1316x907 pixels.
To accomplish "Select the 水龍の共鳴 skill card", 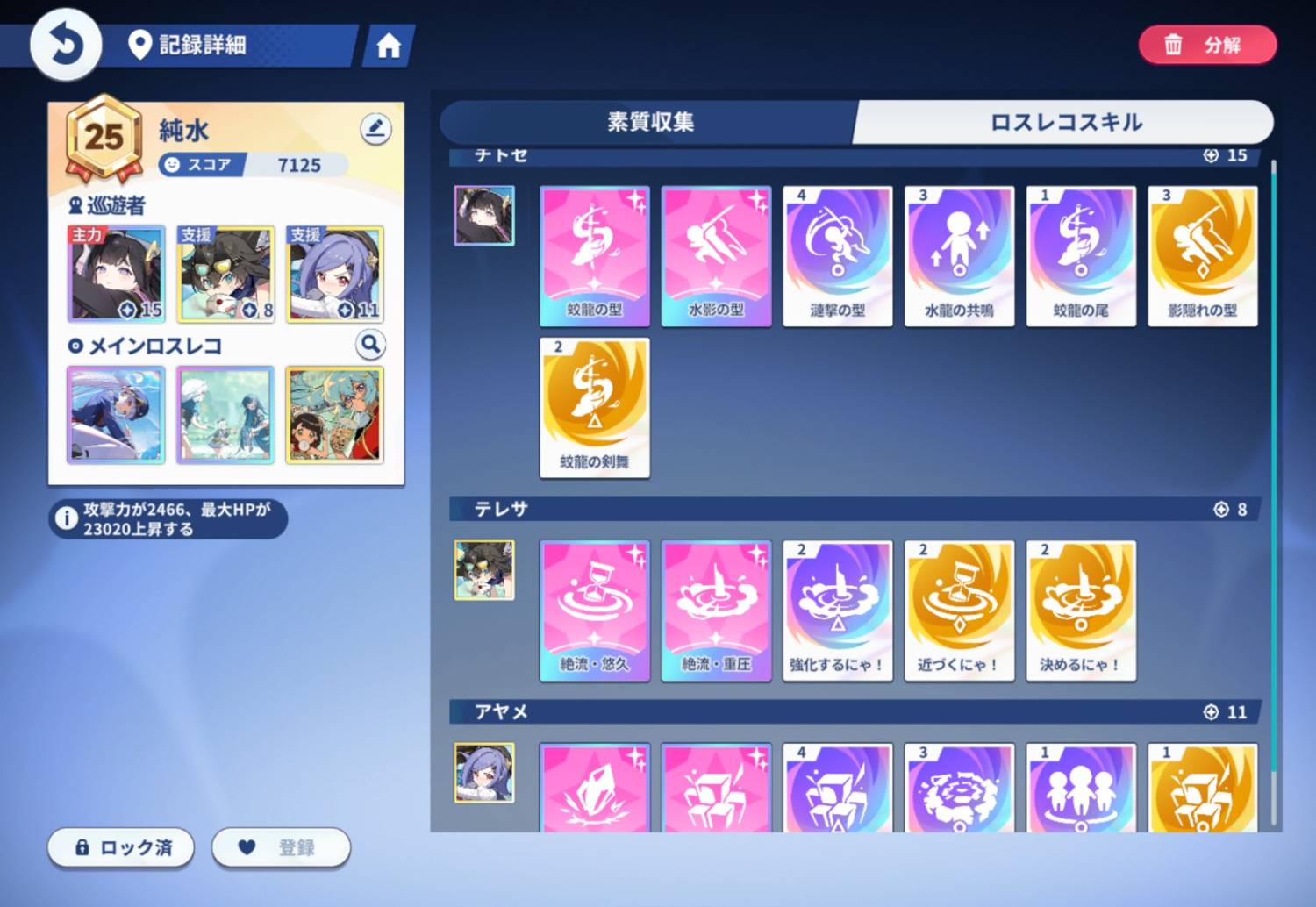I will (x=959, y=255).
